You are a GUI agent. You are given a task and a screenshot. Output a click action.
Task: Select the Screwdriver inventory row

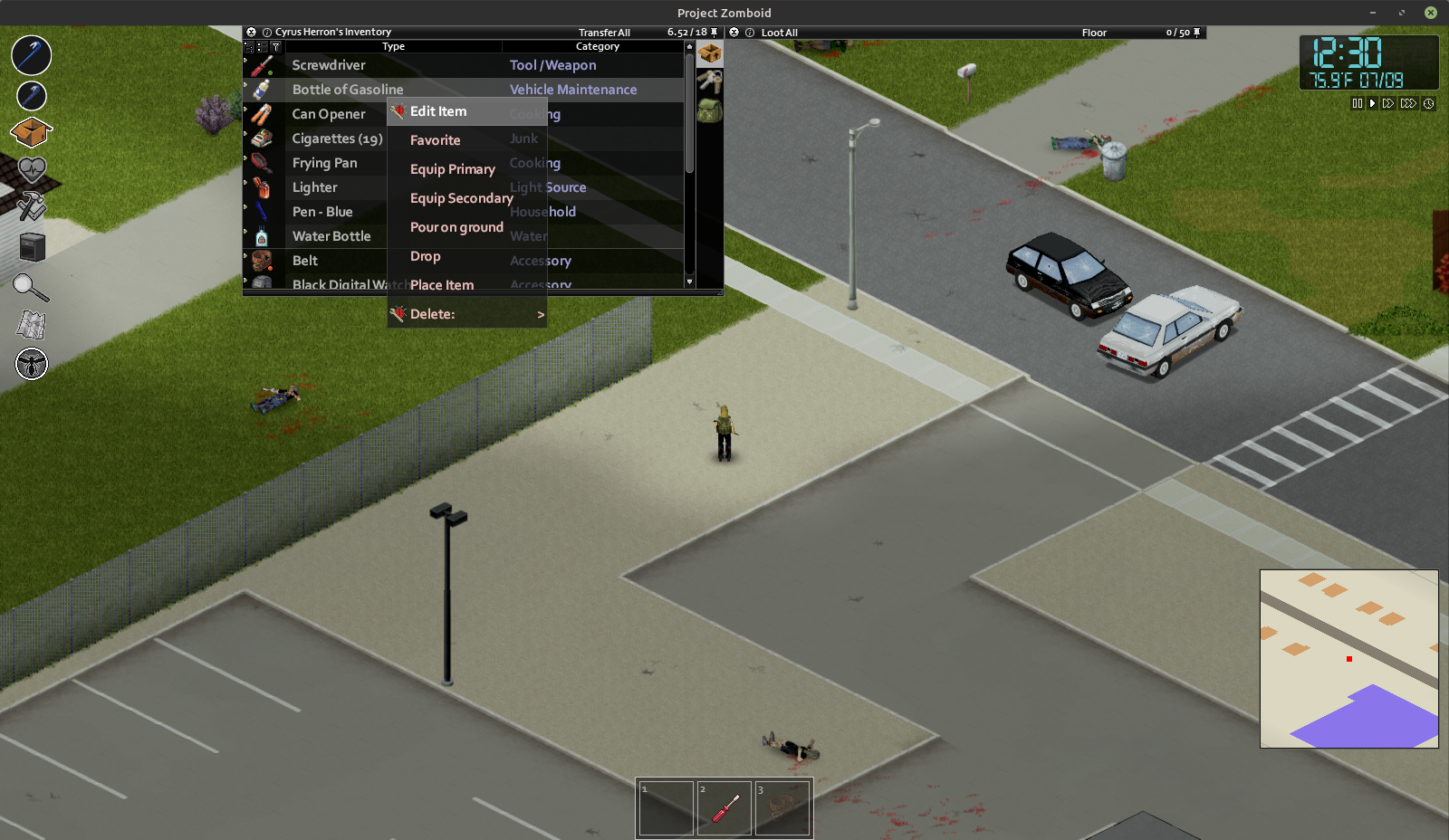pyautogui.click(x=329, y=65)
